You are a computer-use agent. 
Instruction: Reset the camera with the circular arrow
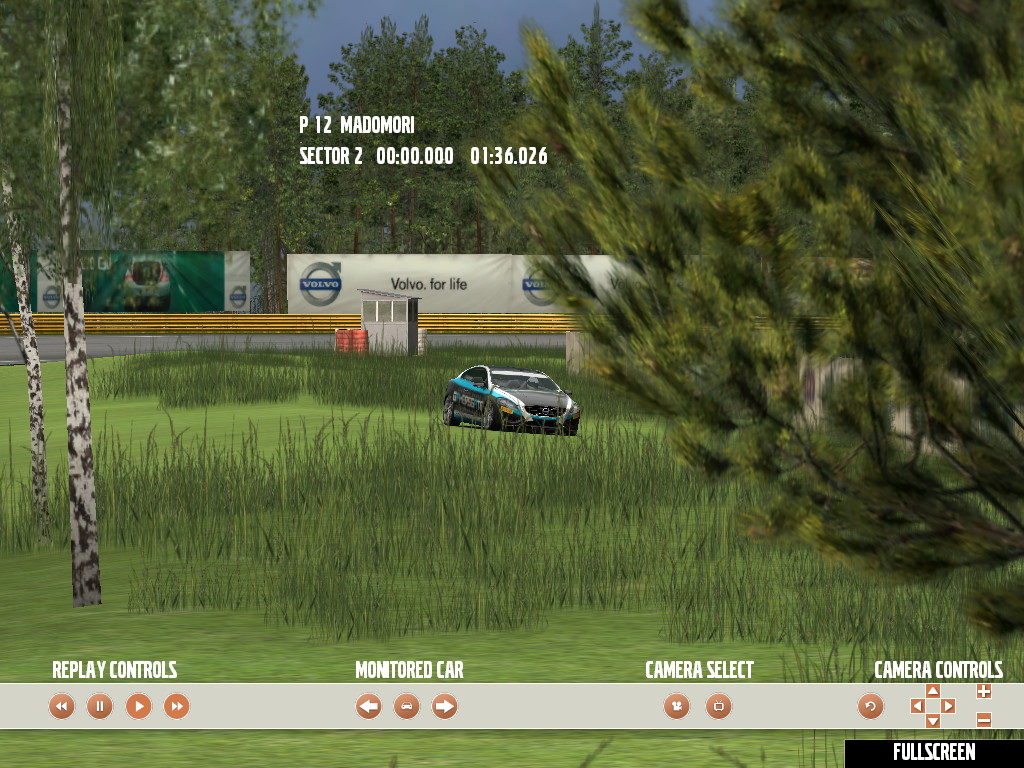871,707
